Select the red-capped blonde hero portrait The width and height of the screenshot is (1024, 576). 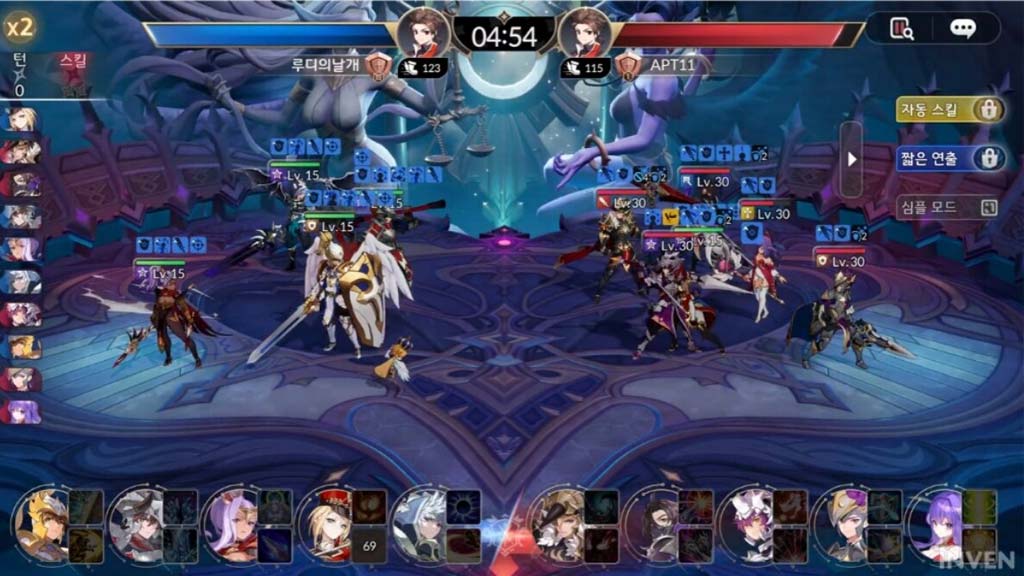tap(326, 524)
